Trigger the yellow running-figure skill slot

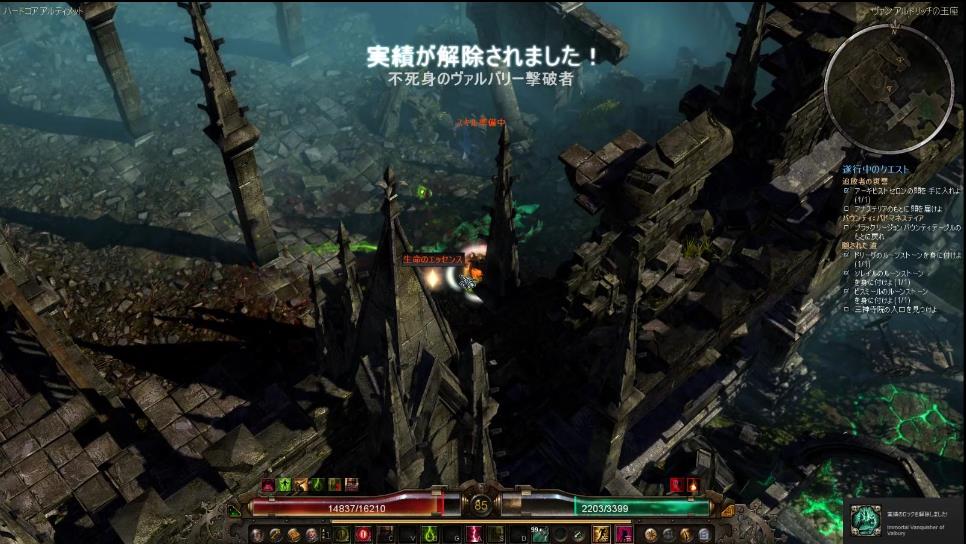[x=598, y=534]
